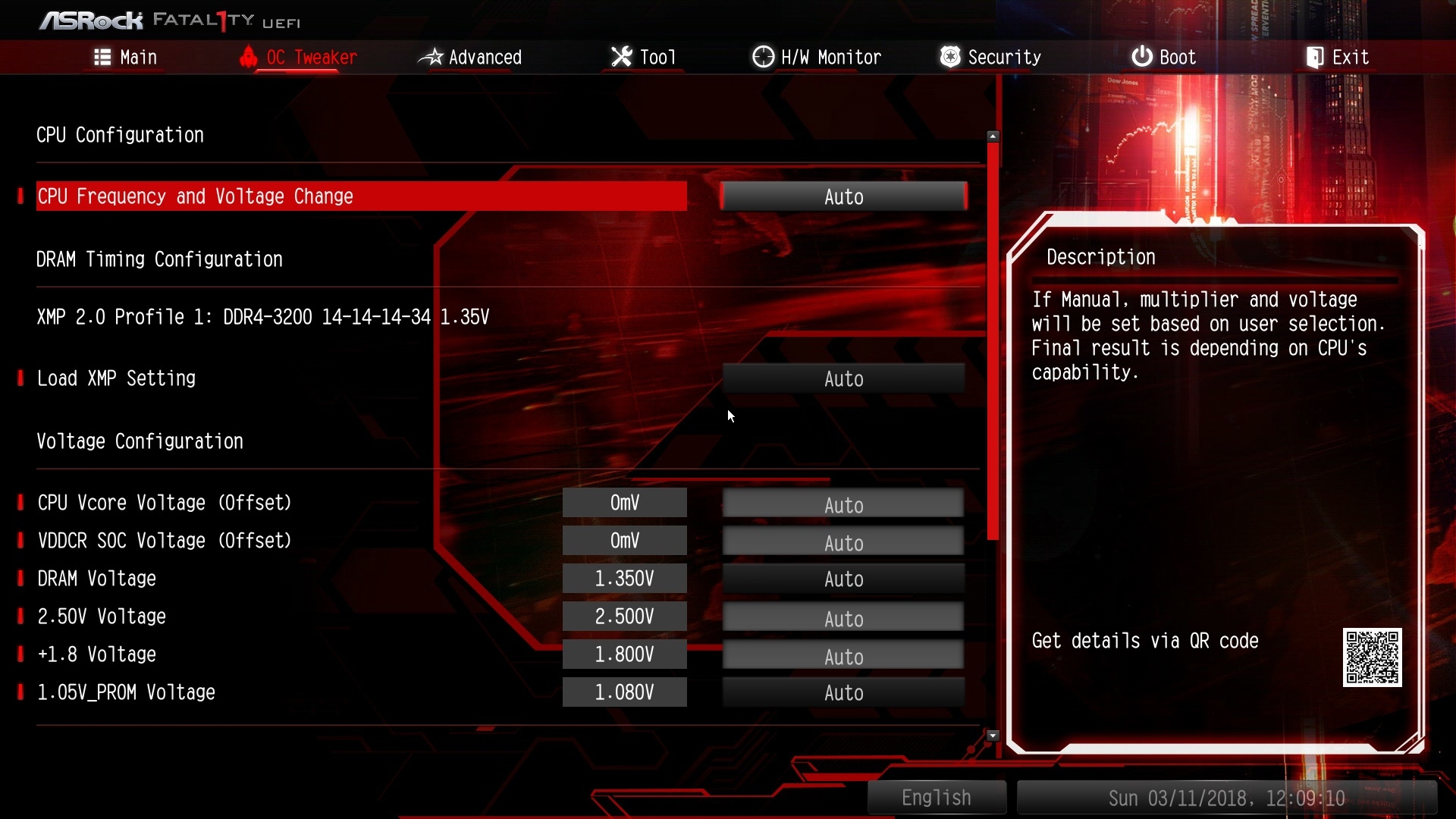Select the QR code for details
Image resolution: width=1456 pixels, height=819 pixels.
tap(1372, 657)
